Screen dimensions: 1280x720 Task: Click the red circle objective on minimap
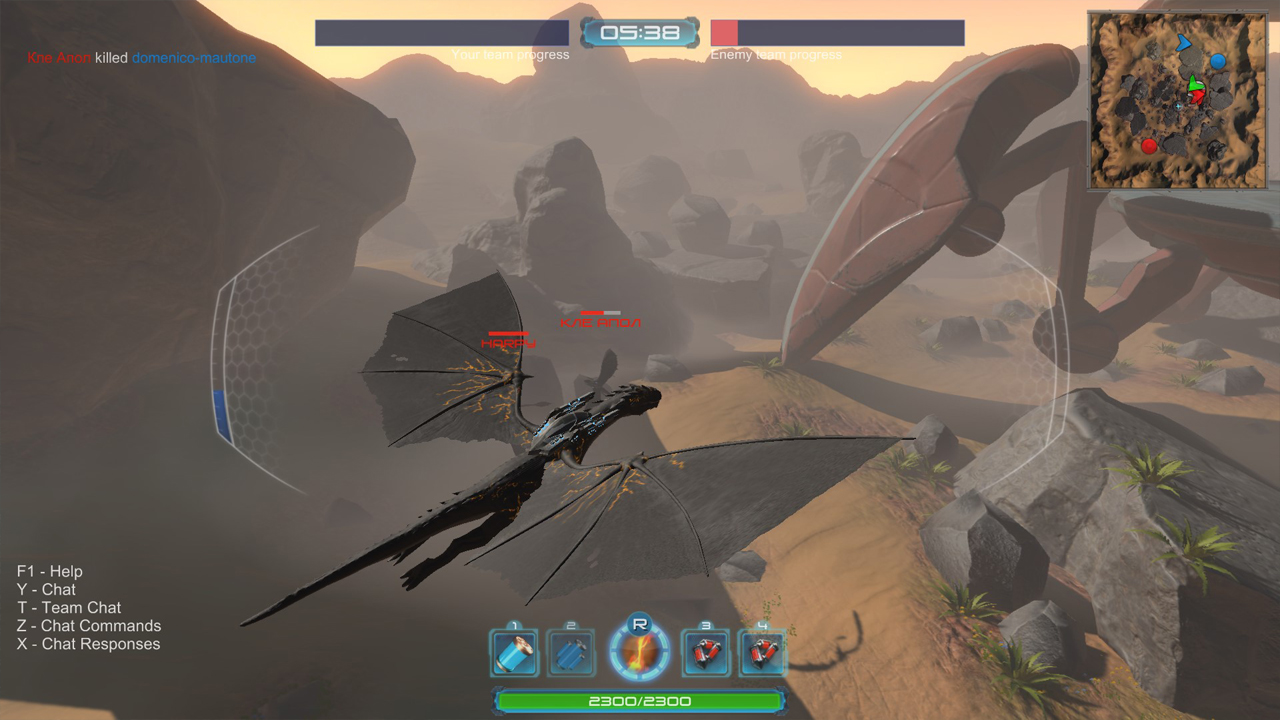coord(1149,146)
